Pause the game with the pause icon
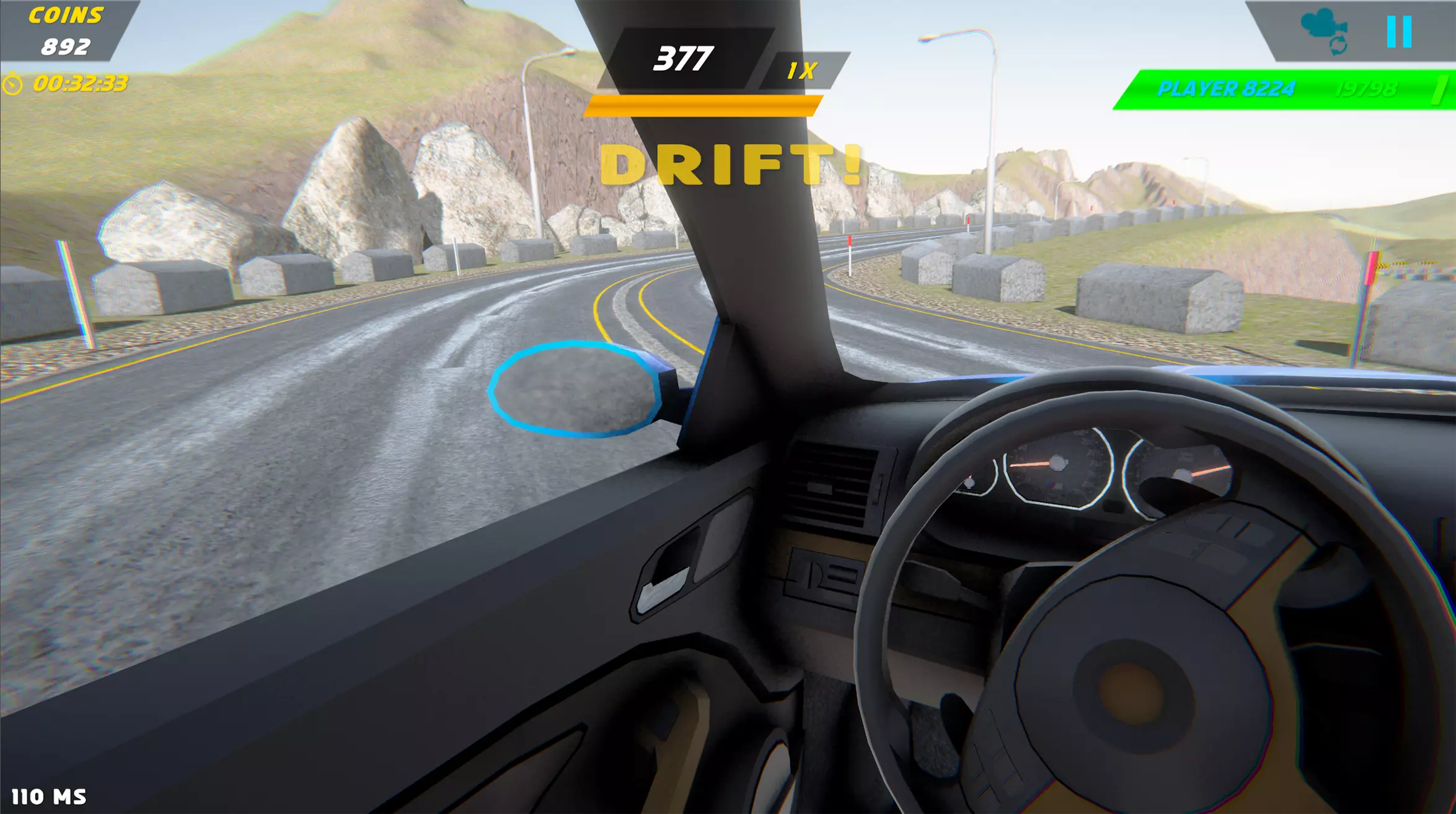The height and width of the screenshot is (814, 1456). tap(1399, 32)
